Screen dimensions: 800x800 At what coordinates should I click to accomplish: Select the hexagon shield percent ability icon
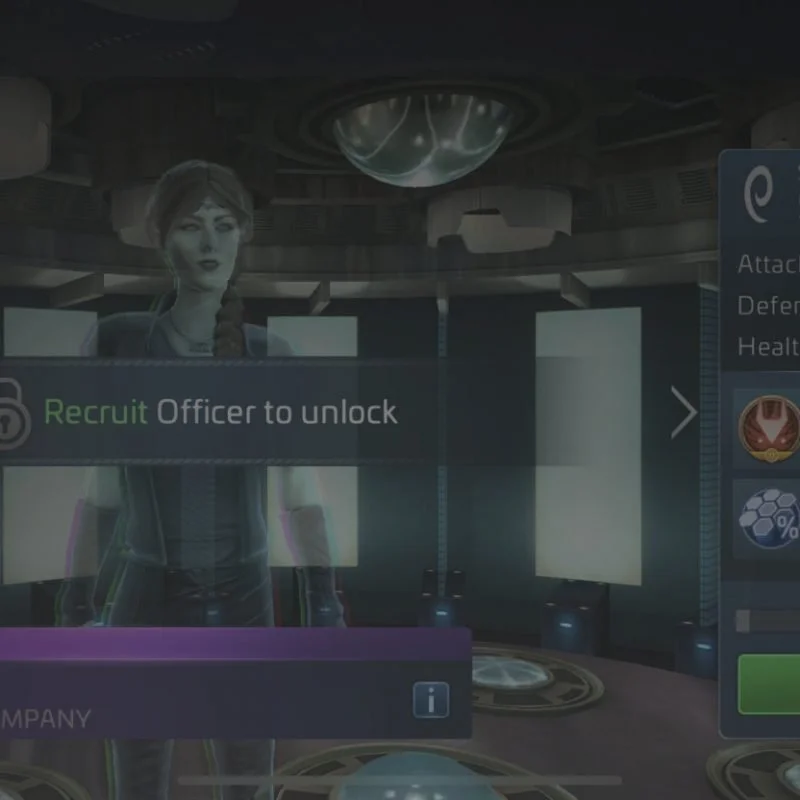tap(769, 518)
